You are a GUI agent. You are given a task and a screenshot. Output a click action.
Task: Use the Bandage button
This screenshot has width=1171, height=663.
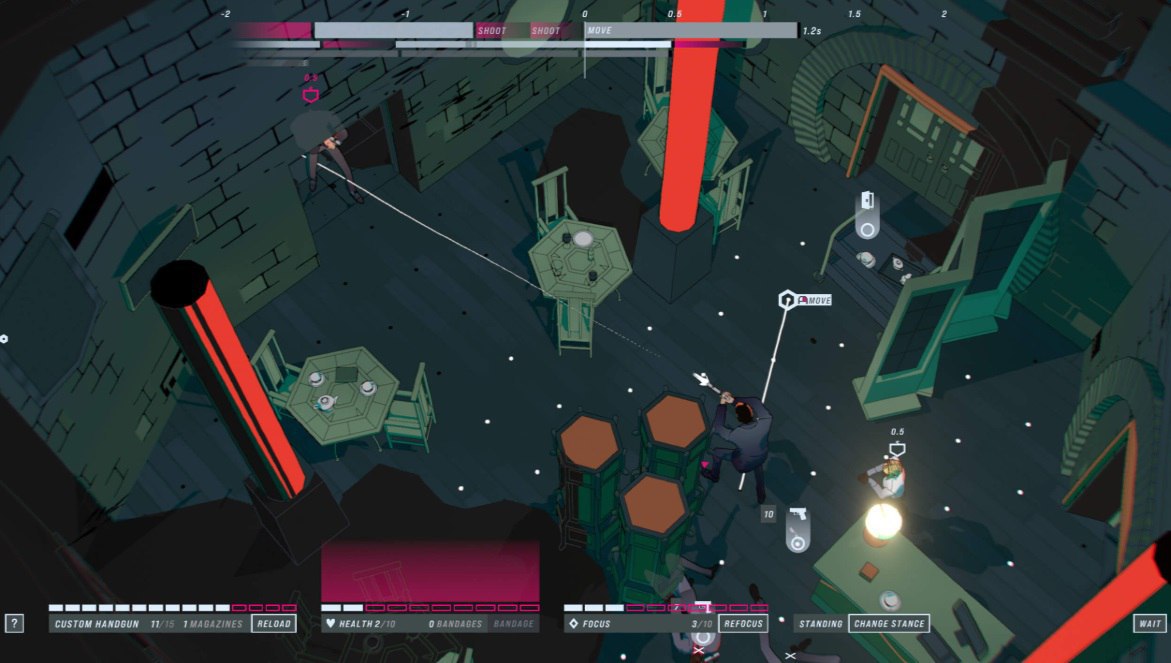click(514, 623)
